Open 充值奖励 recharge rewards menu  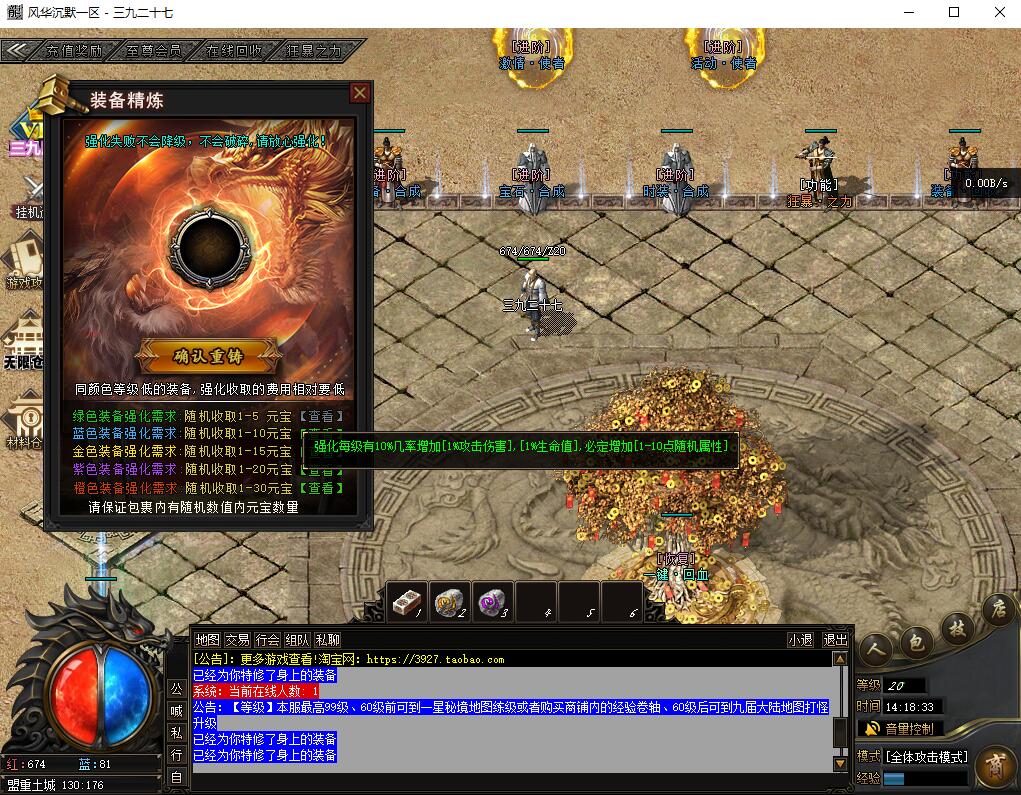(74, 50)
